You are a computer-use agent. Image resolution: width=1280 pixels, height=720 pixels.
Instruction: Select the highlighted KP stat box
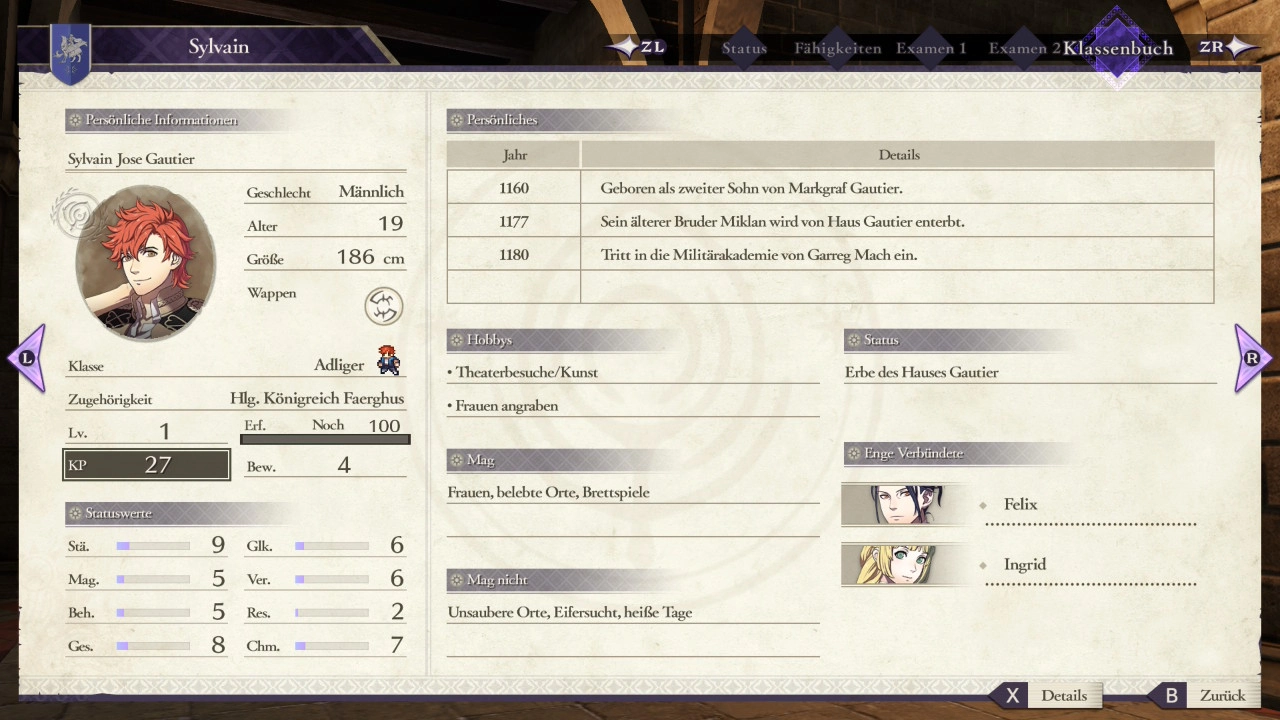coord(147,465)
